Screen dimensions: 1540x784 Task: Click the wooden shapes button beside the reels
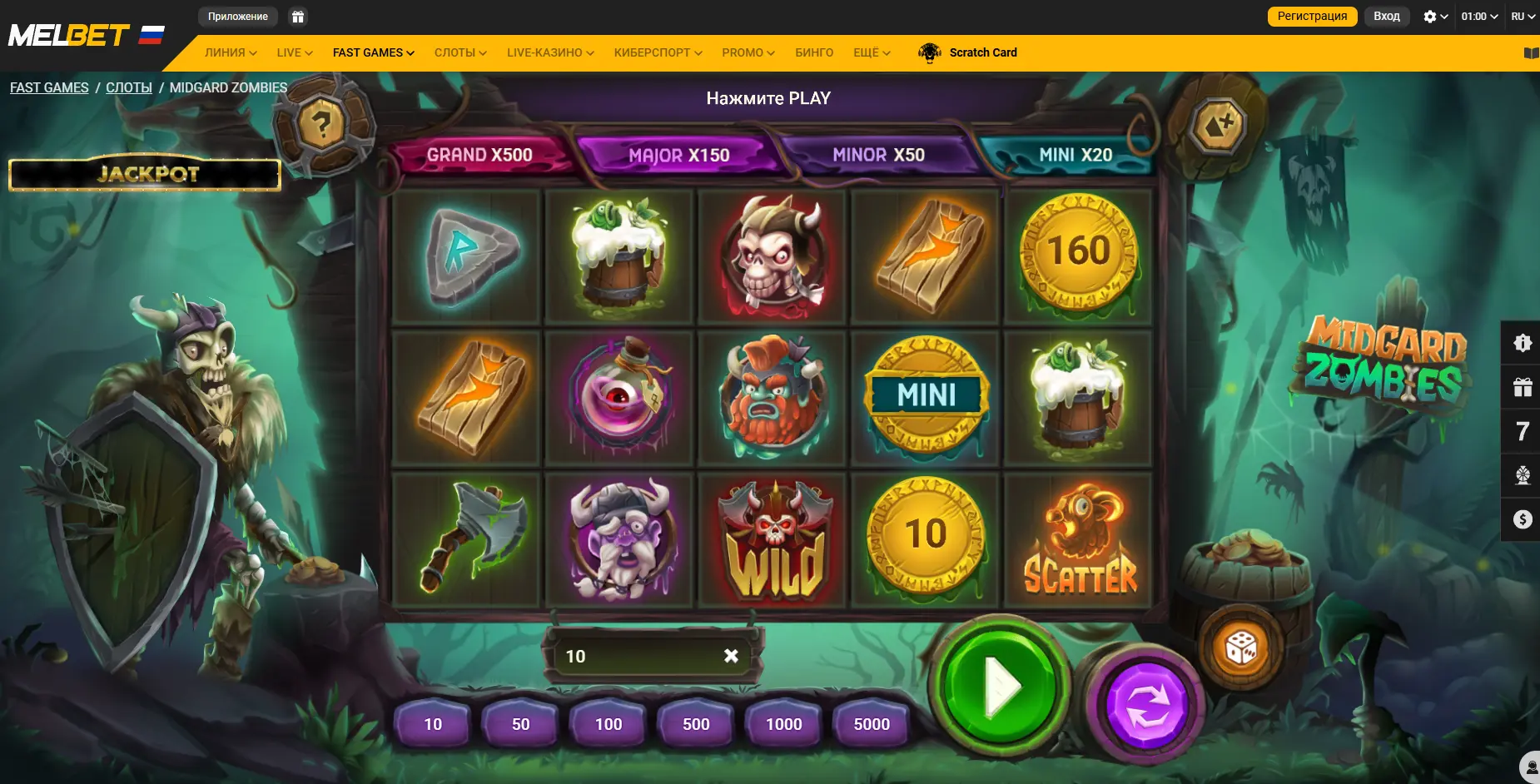point(1218,126)
